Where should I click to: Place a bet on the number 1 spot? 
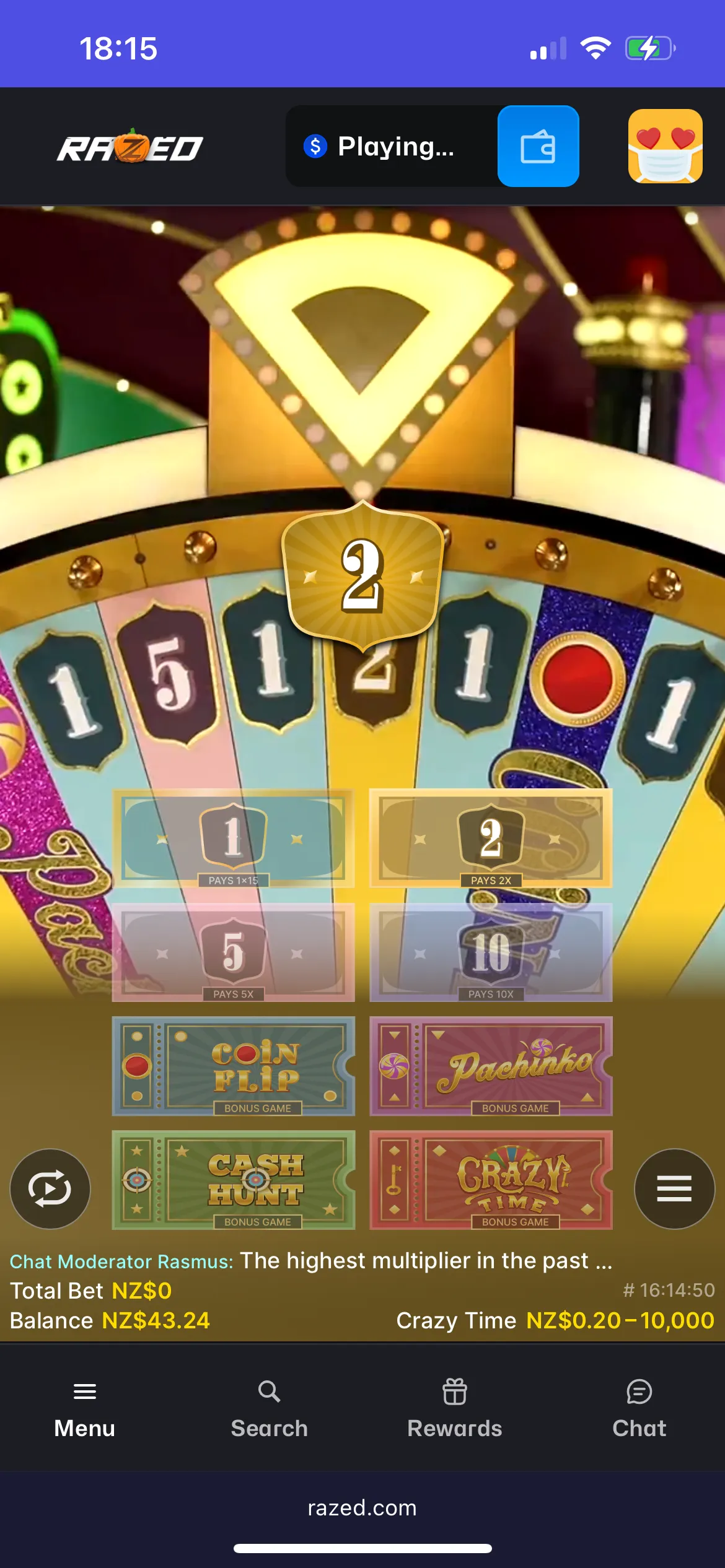(233, 838)
